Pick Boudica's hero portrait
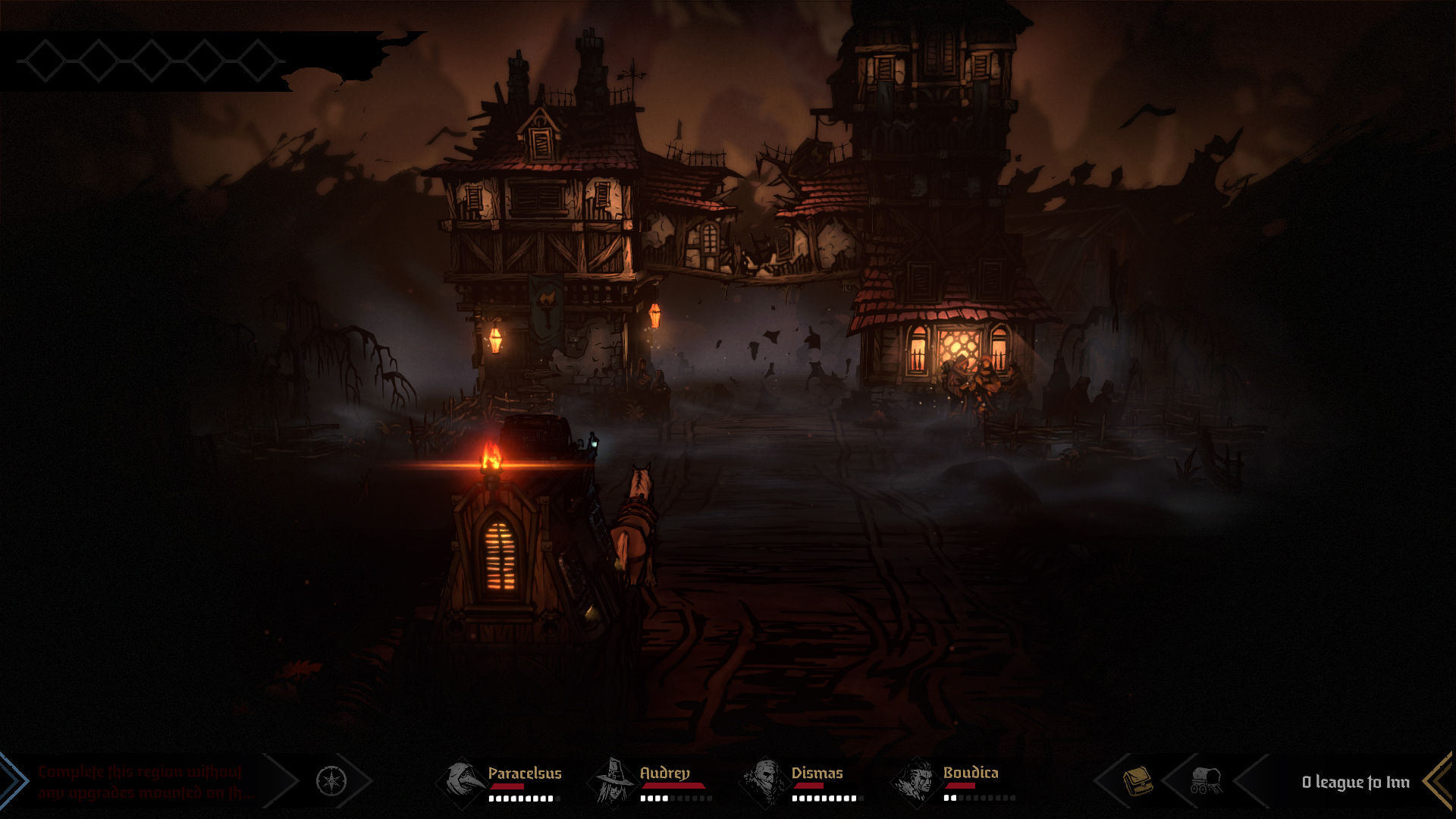 point(917,780)
